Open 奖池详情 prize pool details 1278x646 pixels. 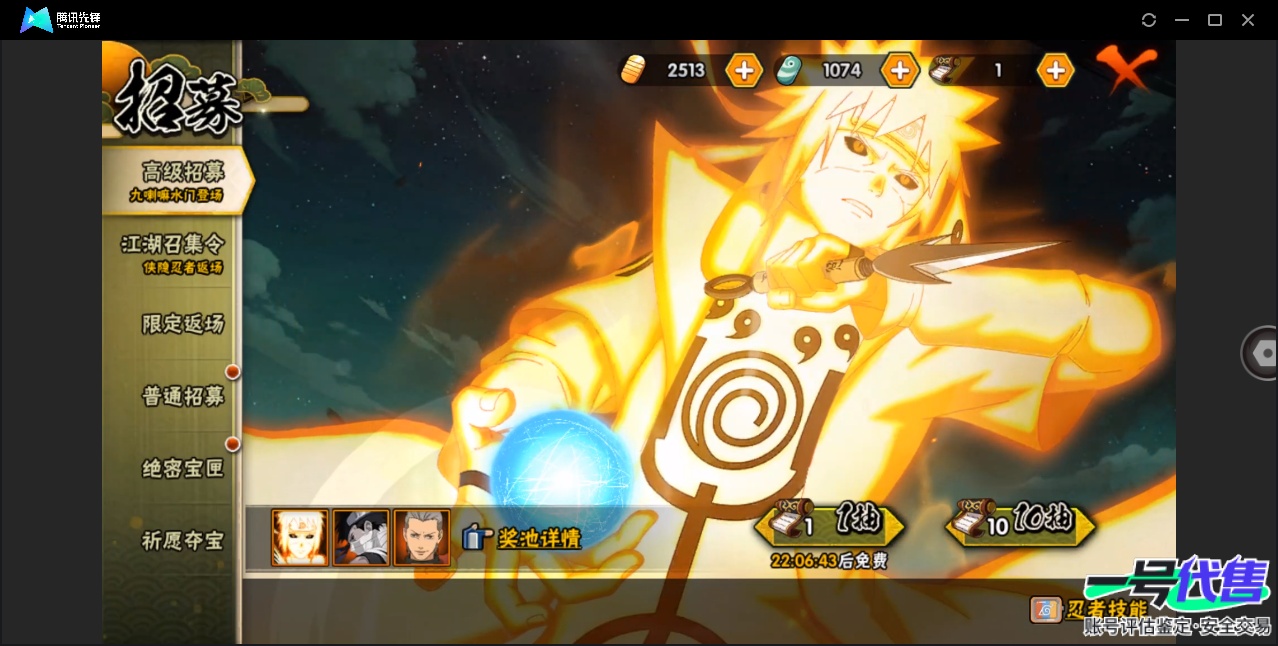[x=523, y=538]
